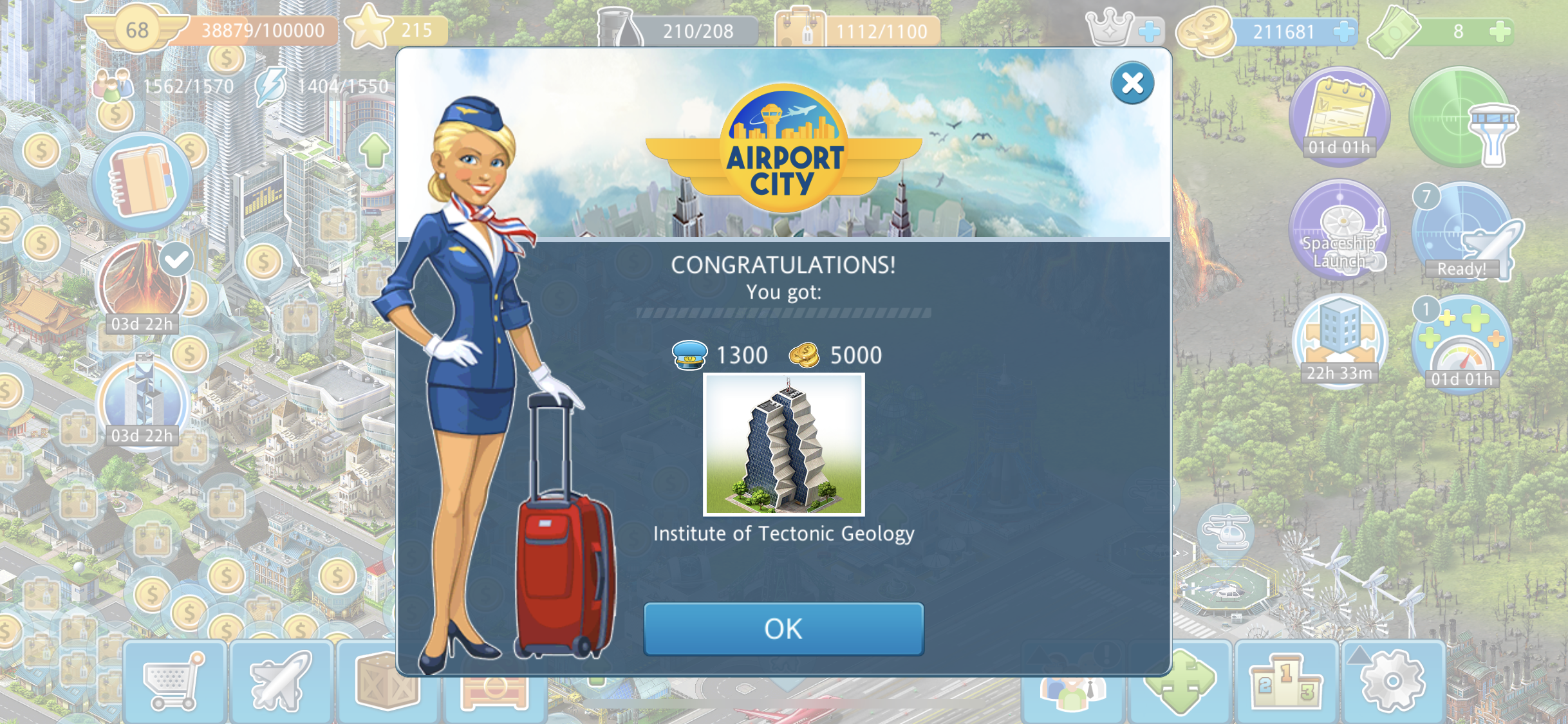This screenshot has width=1568, height=724.
Task: Collect the Ready airplane radar flight
Action: click(x=1462, y=233)
